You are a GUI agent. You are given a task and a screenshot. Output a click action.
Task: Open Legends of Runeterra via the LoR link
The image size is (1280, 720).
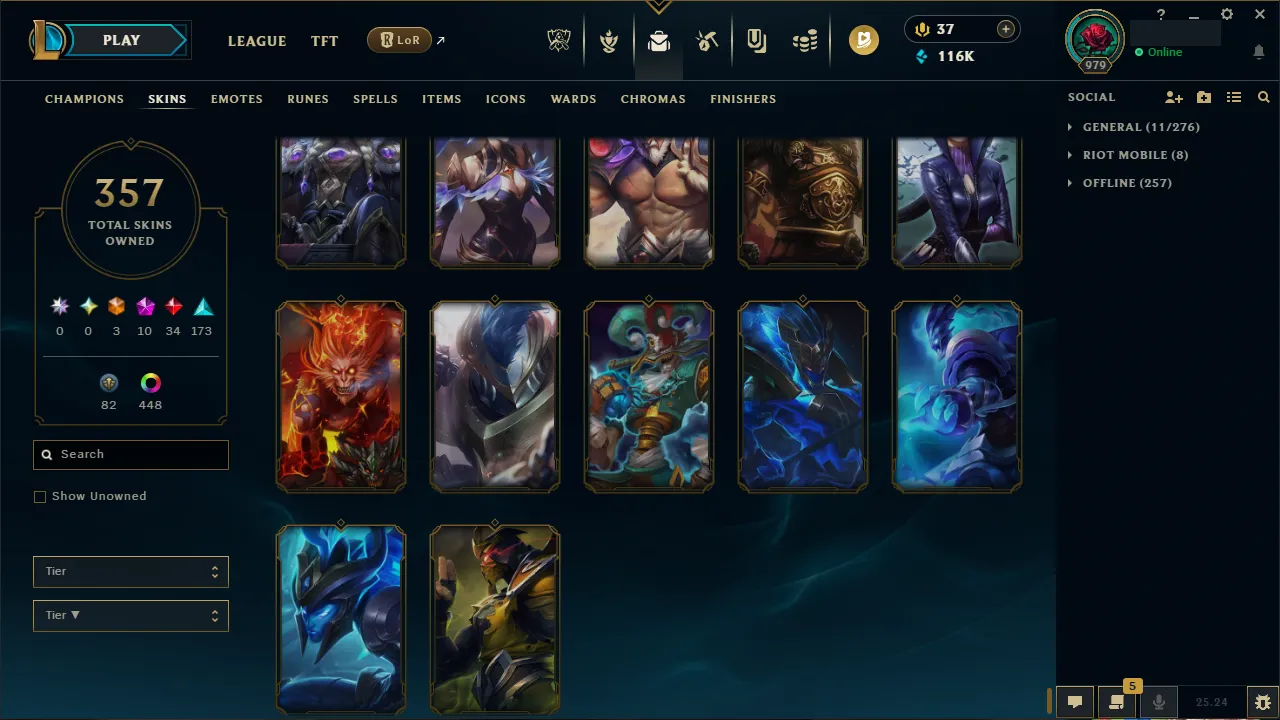[399, 40]
